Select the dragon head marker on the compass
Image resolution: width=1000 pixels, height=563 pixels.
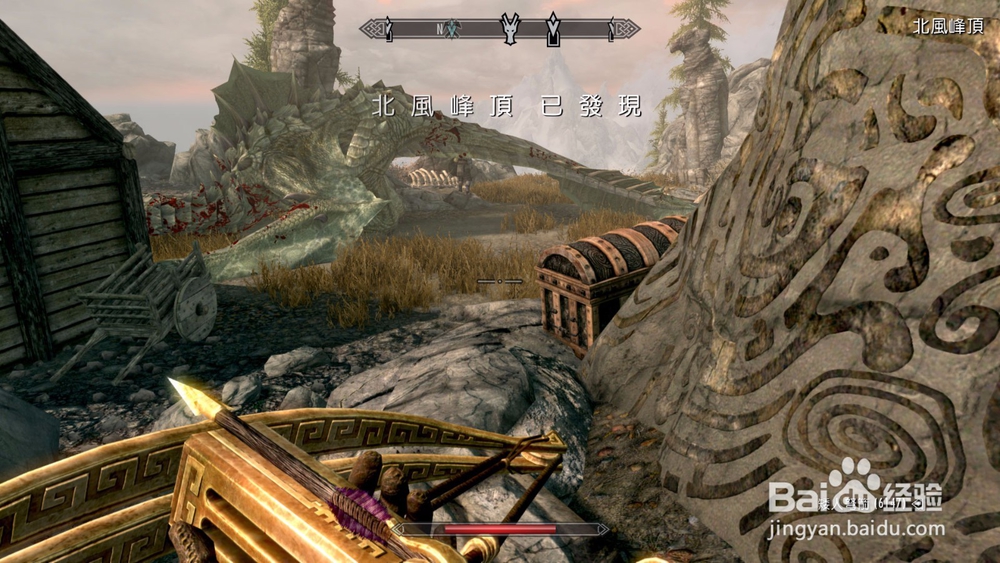(511, 29)
